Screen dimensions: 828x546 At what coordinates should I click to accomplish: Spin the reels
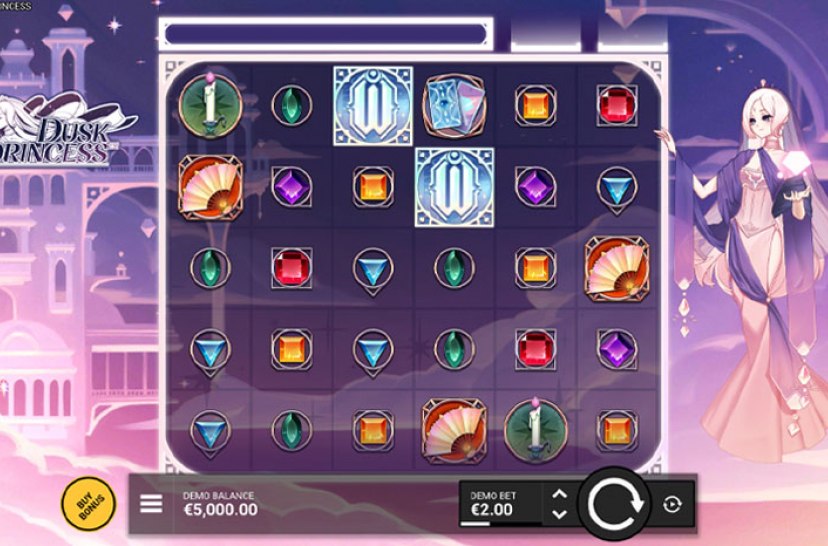613,504
